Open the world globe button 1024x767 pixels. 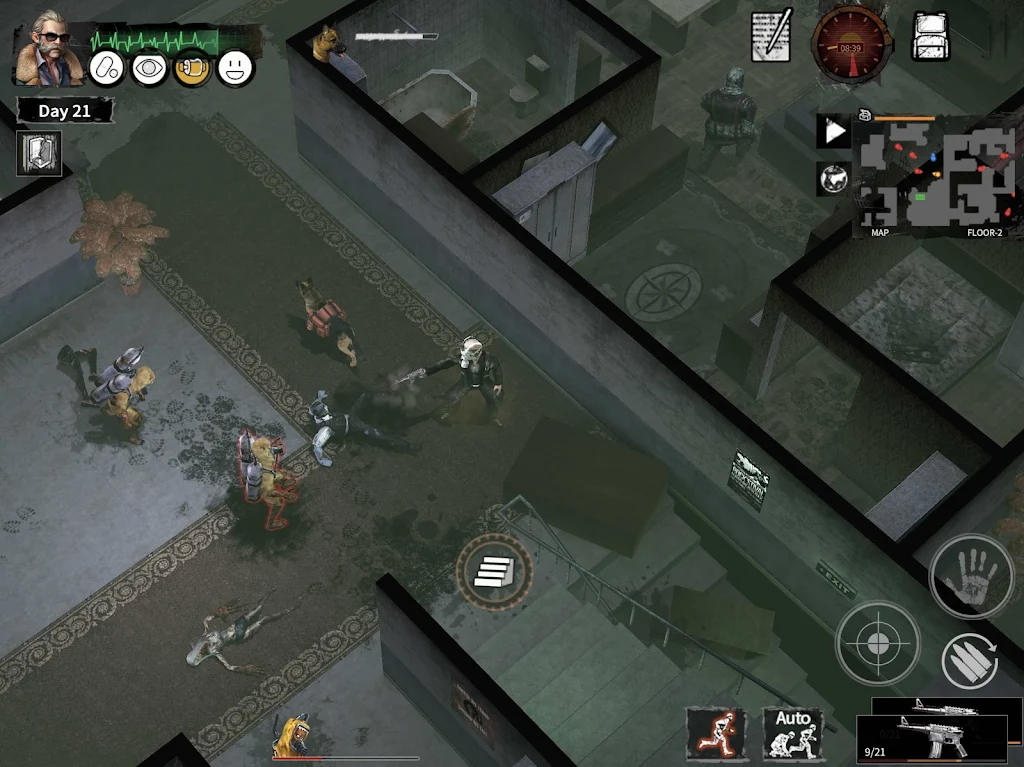click(833, 178)
